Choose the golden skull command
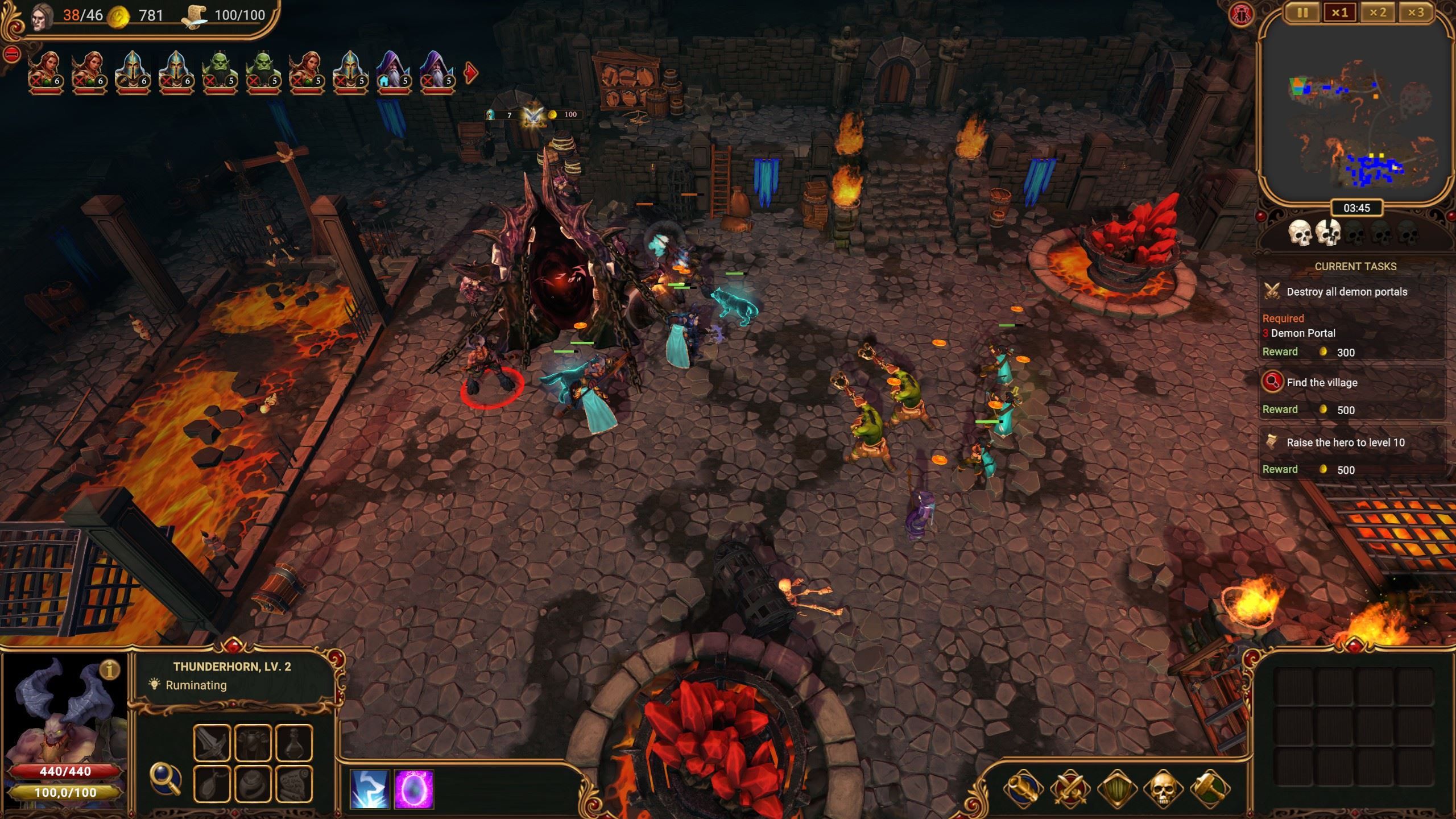The height and width of the screenshot is (819, 1456). coord(1163,788)
